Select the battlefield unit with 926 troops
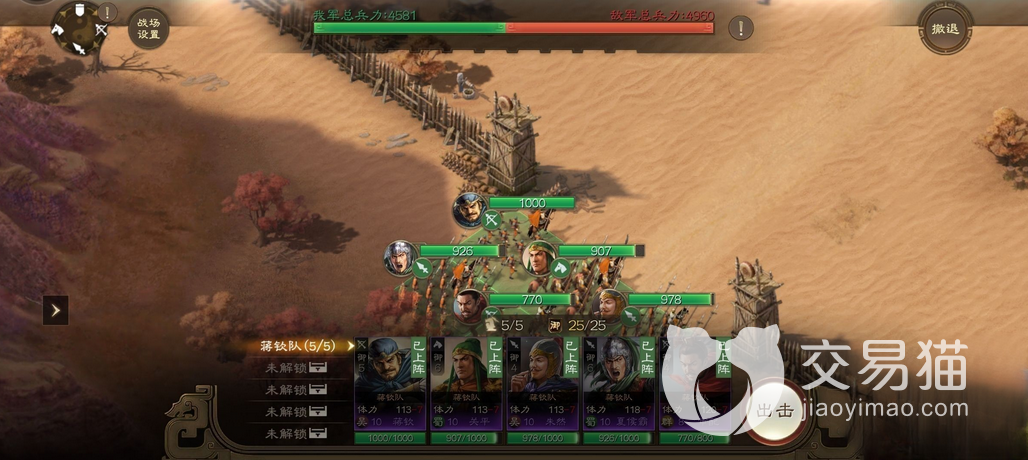The image size is (1028, 460). point(400,257)
